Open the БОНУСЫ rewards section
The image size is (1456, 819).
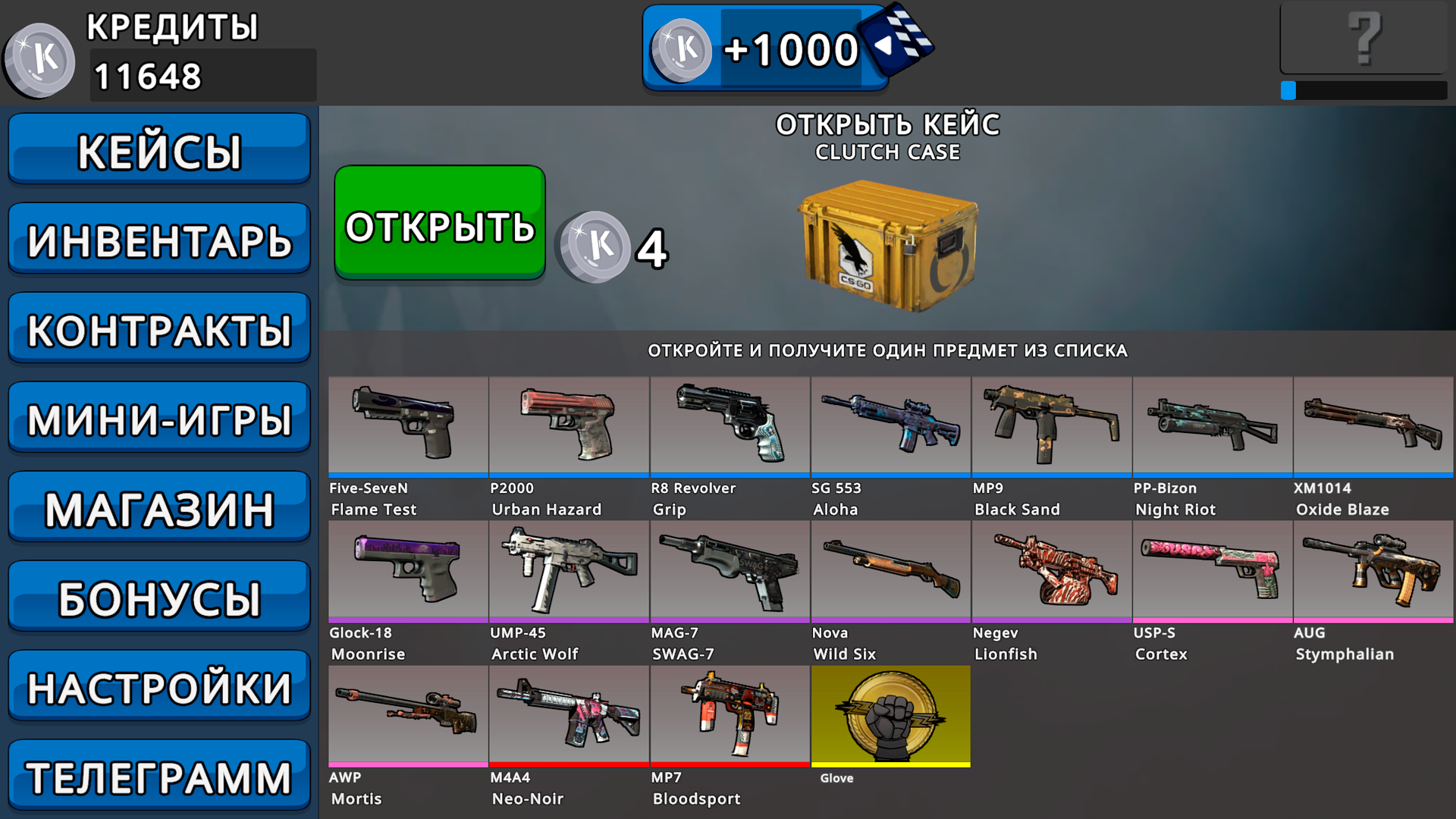click(159, 596)
